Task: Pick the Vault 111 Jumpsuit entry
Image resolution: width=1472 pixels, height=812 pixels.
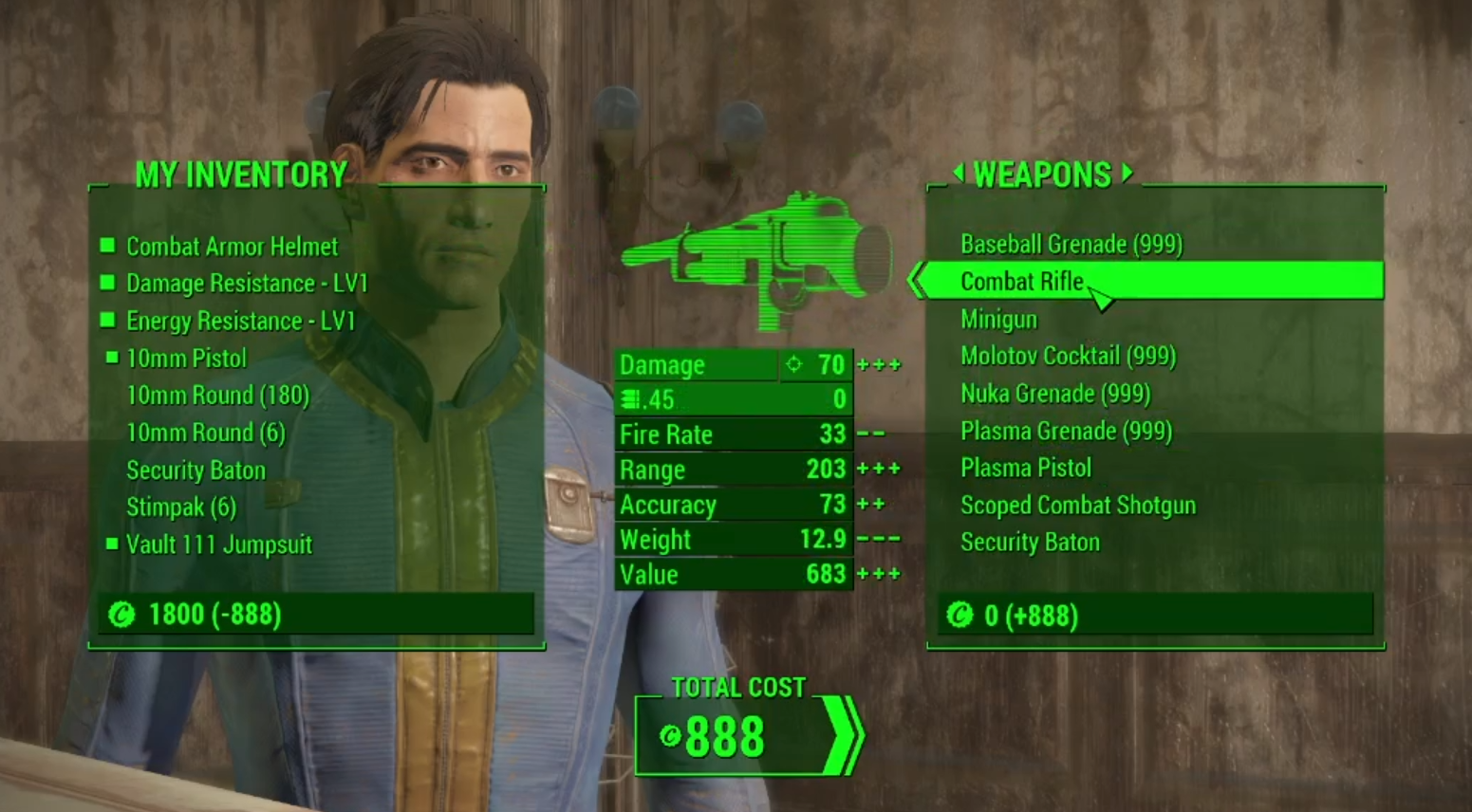Action: pyautogui.click(x=218, y=544)
